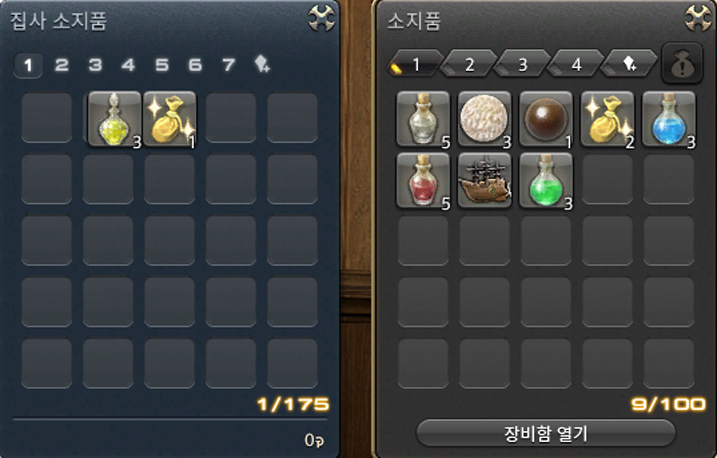Select the yellow potion in retainer inventory
Viewport: 717px width, 458px height.
pos(114,117)
